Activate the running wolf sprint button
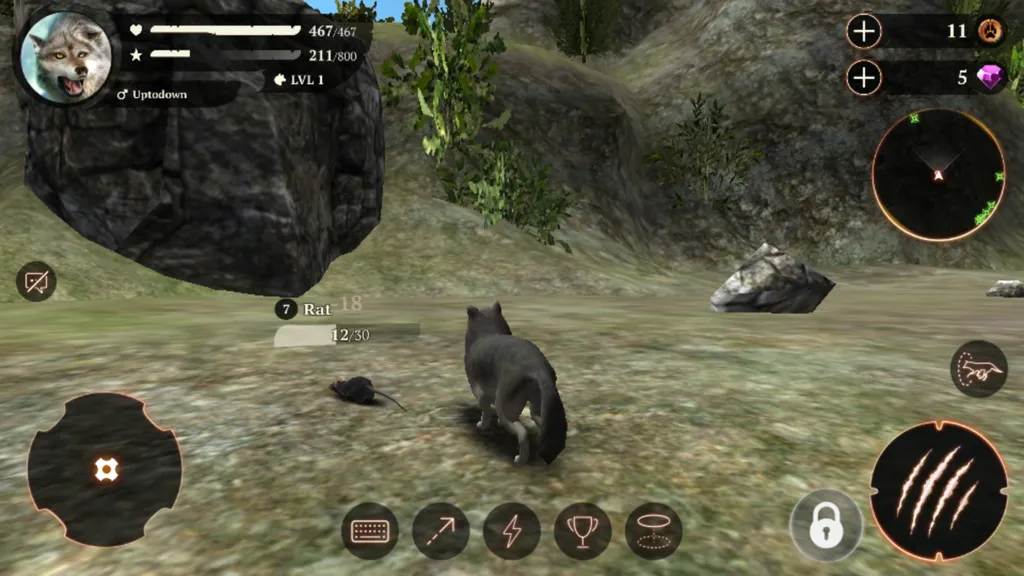The image size is (1024, 576). 978,369
